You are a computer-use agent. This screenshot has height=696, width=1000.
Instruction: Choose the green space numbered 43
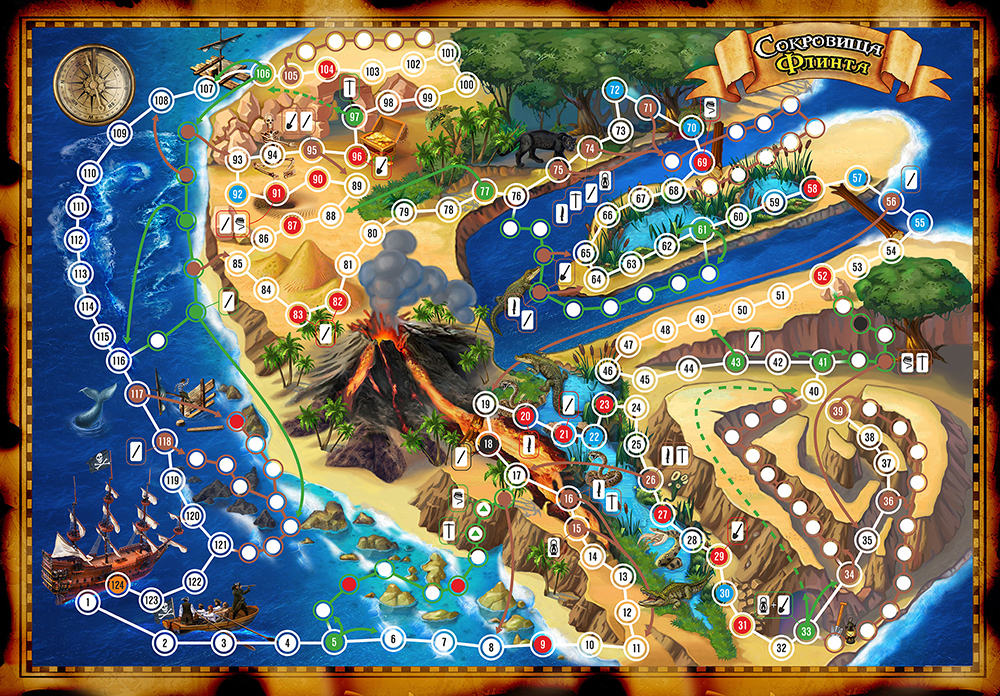pyautogui.click(x=736, y=362)
